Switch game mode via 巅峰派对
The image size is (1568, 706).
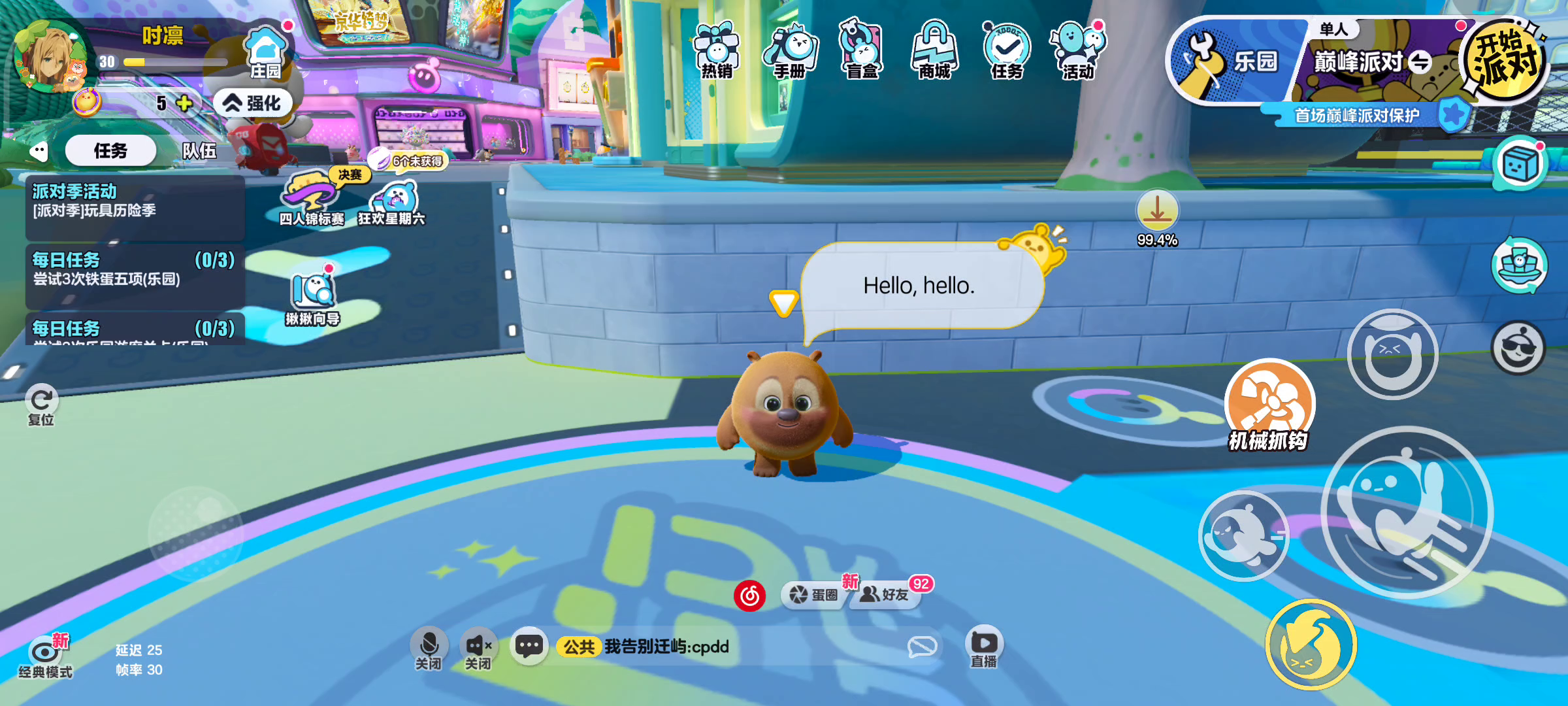[1372, 62]
